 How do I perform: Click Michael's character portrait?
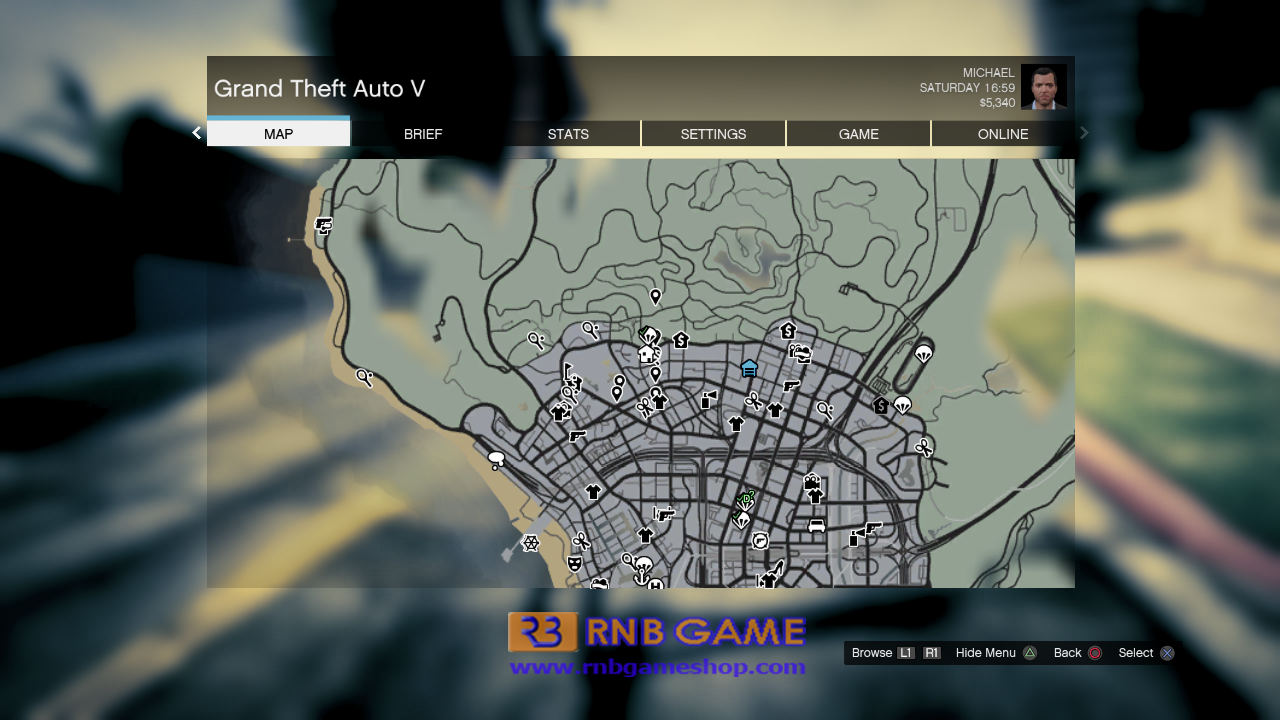click(x=1046, y=87)
